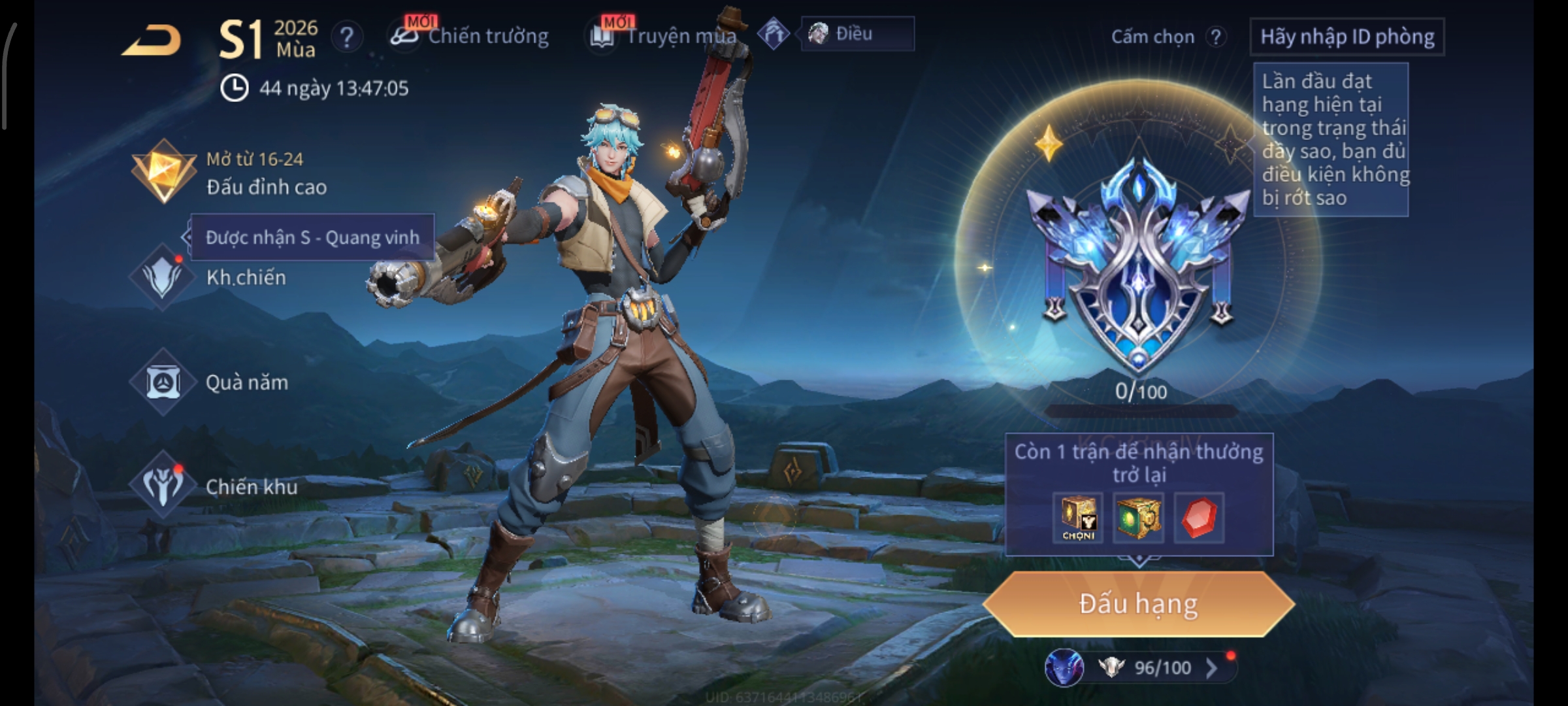Open Truyện mùa season story
Viewport: 1568px width, 706px height.
(664, 36)
